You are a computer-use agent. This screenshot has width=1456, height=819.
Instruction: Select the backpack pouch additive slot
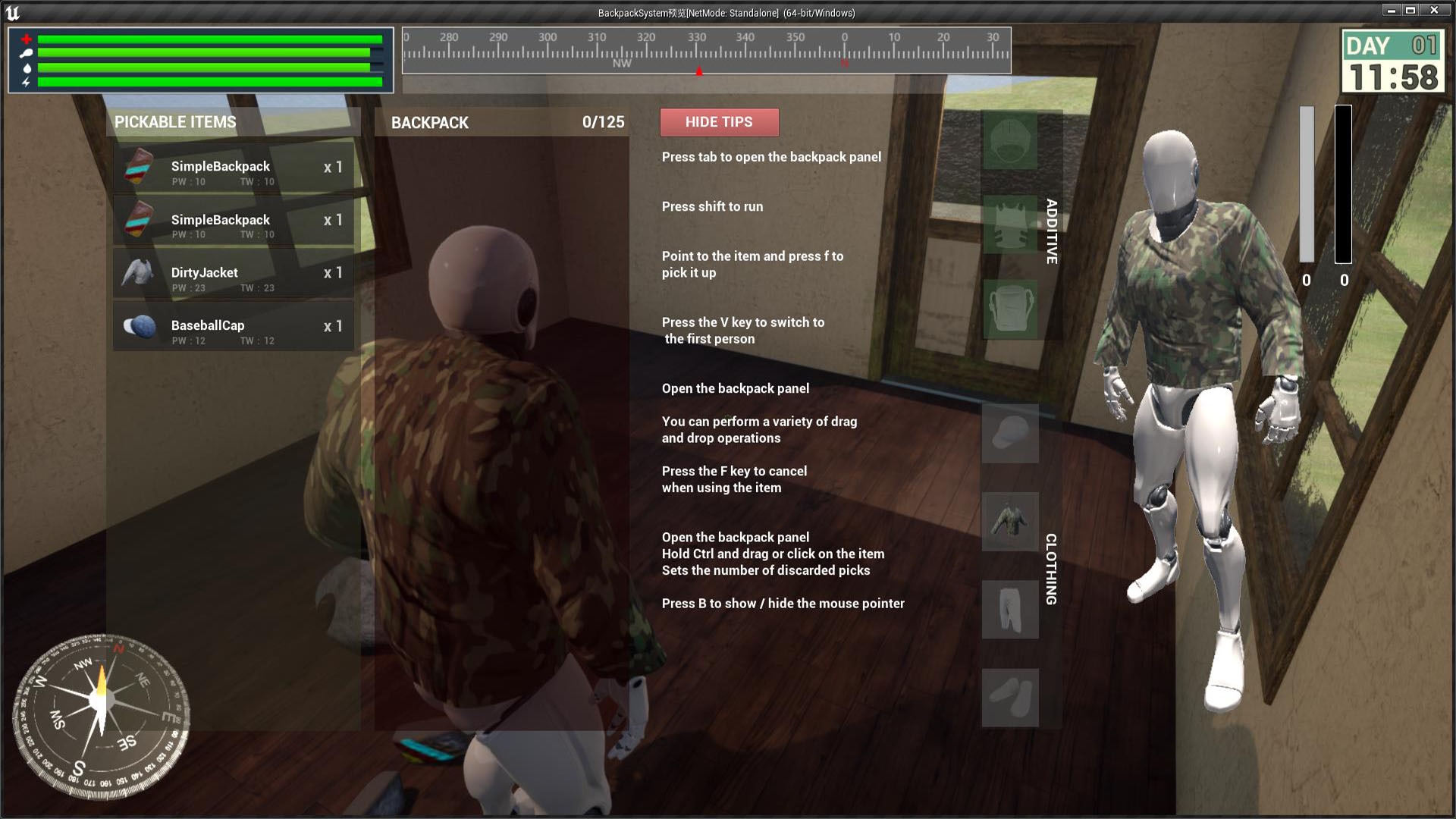[x=1009, y=311]
